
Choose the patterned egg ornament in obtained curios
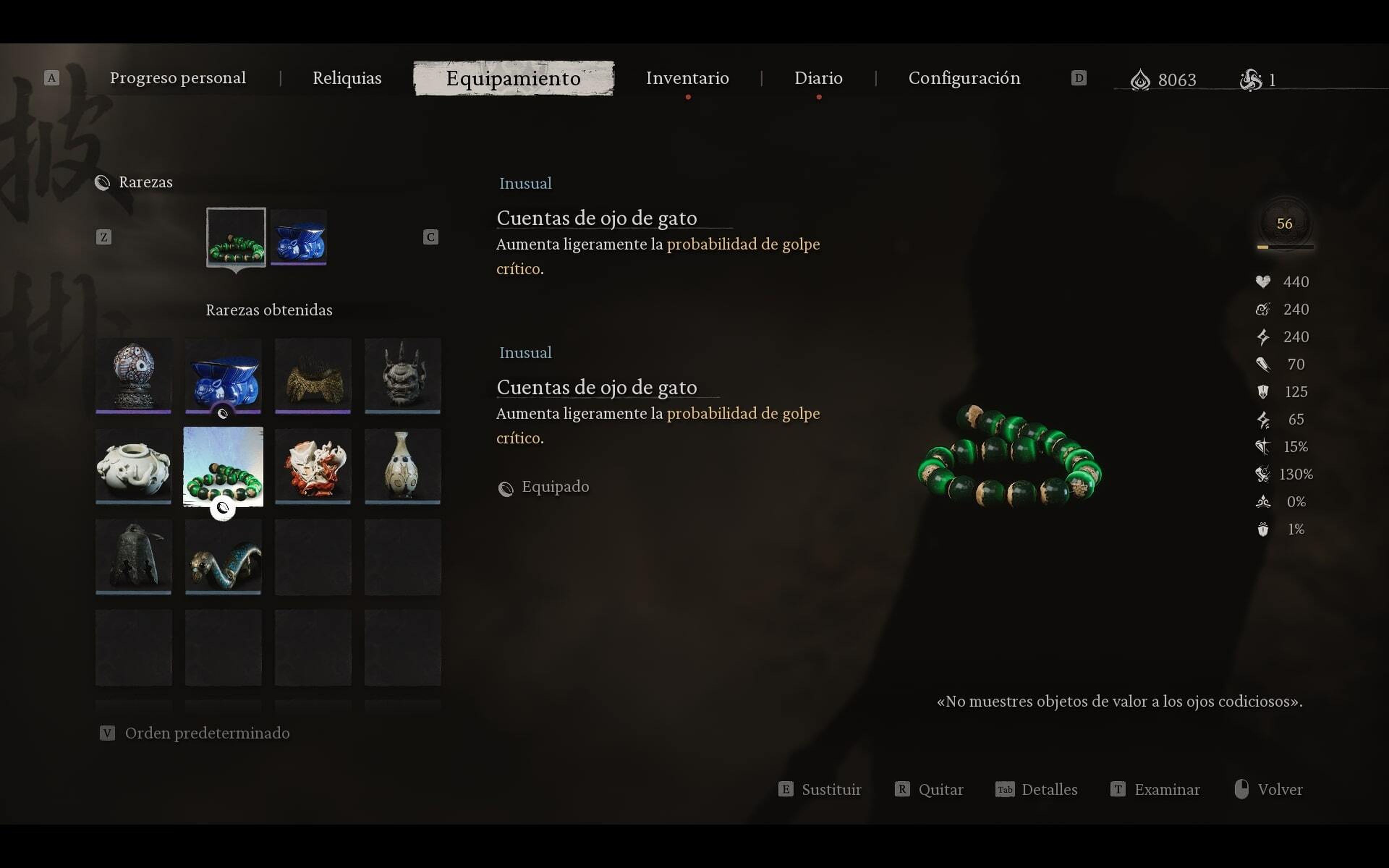pos(133,375)
